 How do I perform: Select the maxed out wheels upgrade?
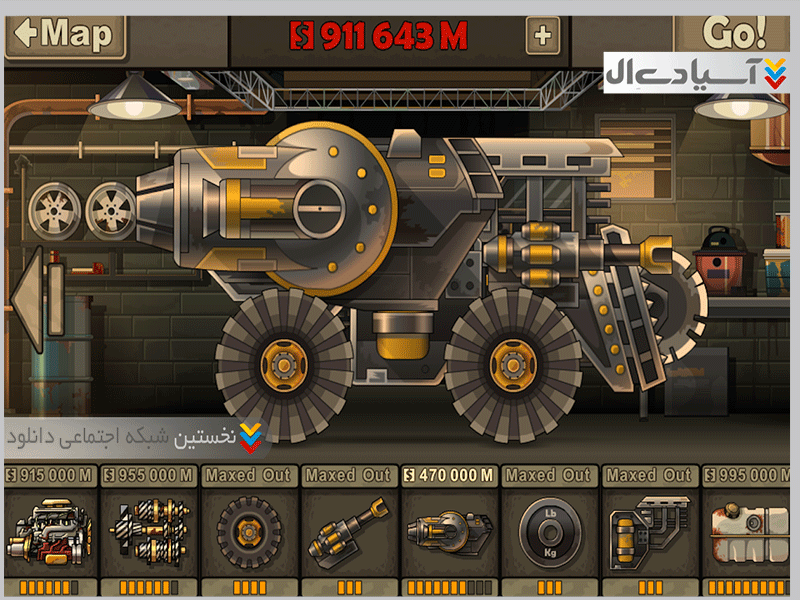click(x=248, y=530)
